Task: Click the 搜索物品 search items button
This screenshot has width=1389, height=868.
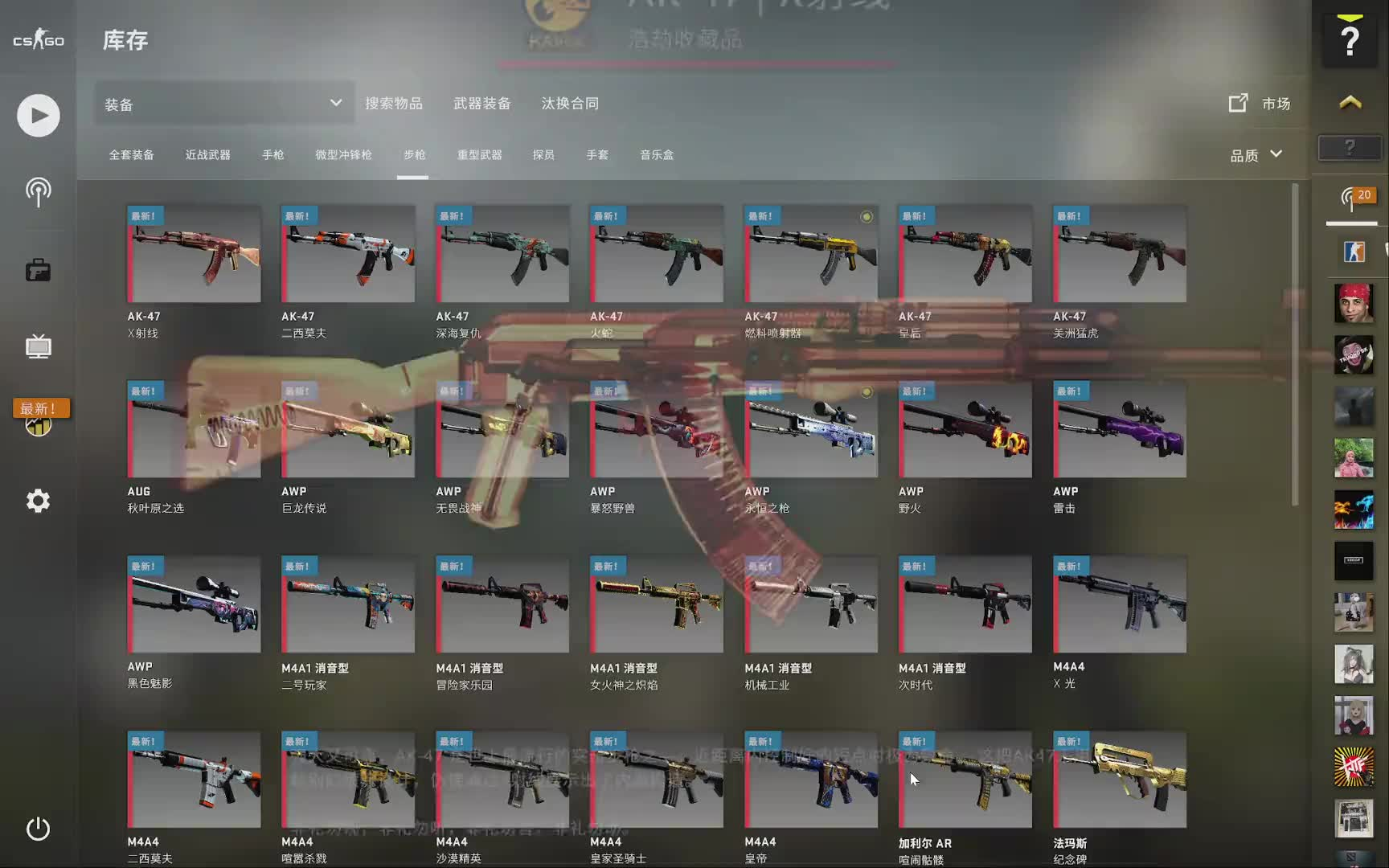Action: (395, 103)
